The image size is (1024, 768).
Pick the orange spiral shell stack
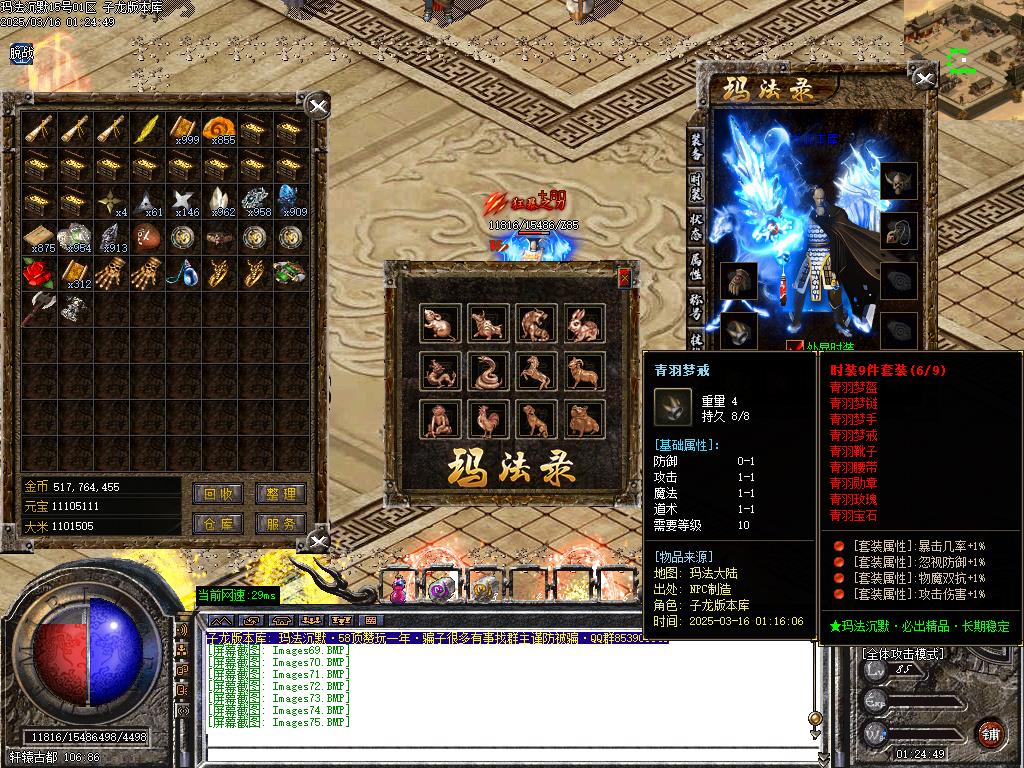tap(219, 128)
